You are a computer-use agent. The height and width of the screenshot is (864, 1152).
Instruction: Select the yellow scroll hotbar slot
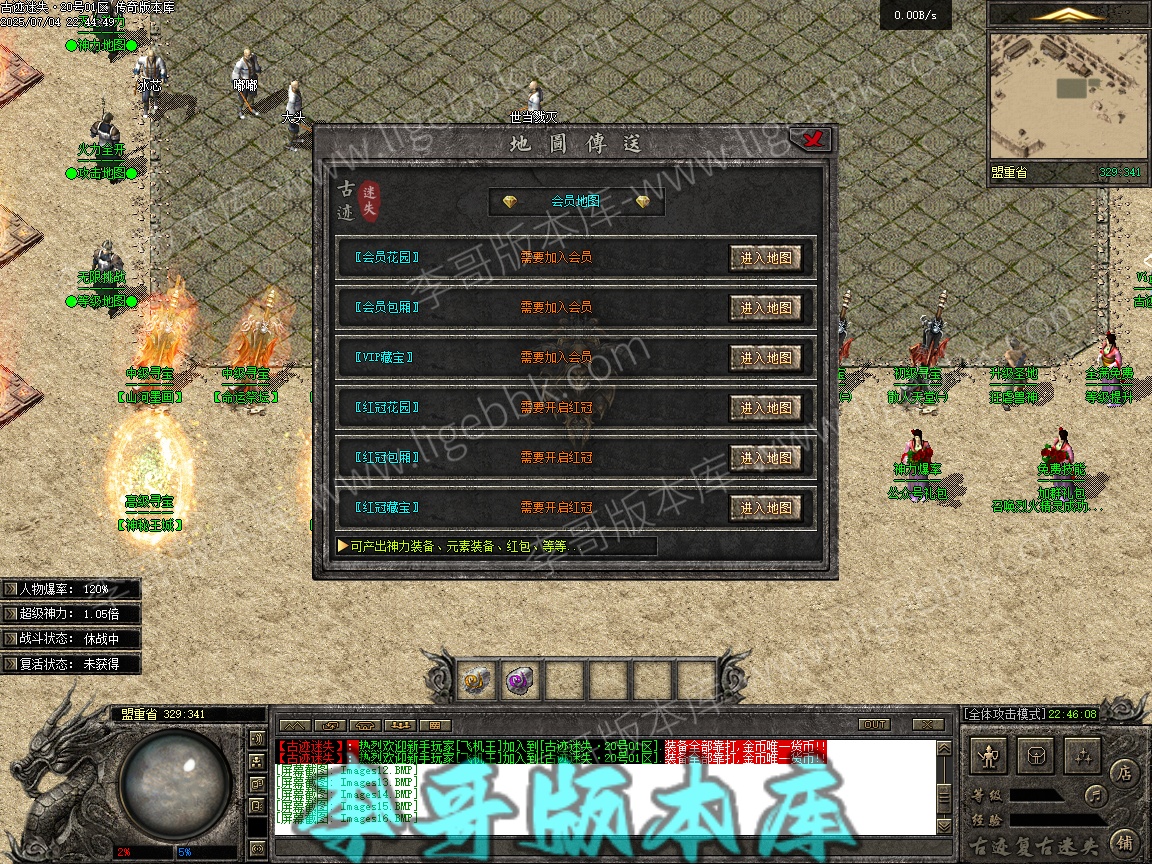[477, 681]
